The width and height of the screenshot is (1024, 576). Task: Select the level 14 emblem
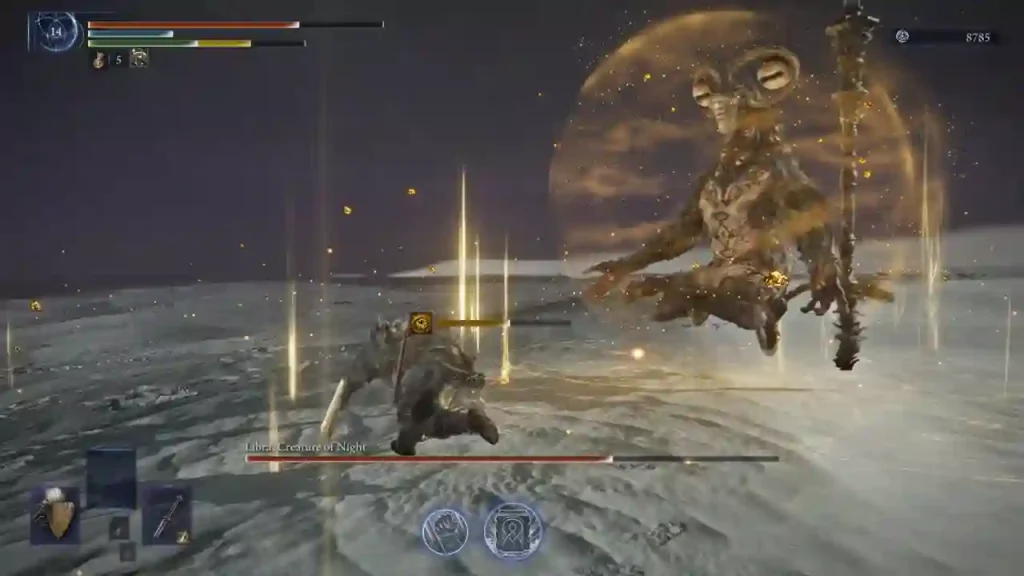[56, 31]
